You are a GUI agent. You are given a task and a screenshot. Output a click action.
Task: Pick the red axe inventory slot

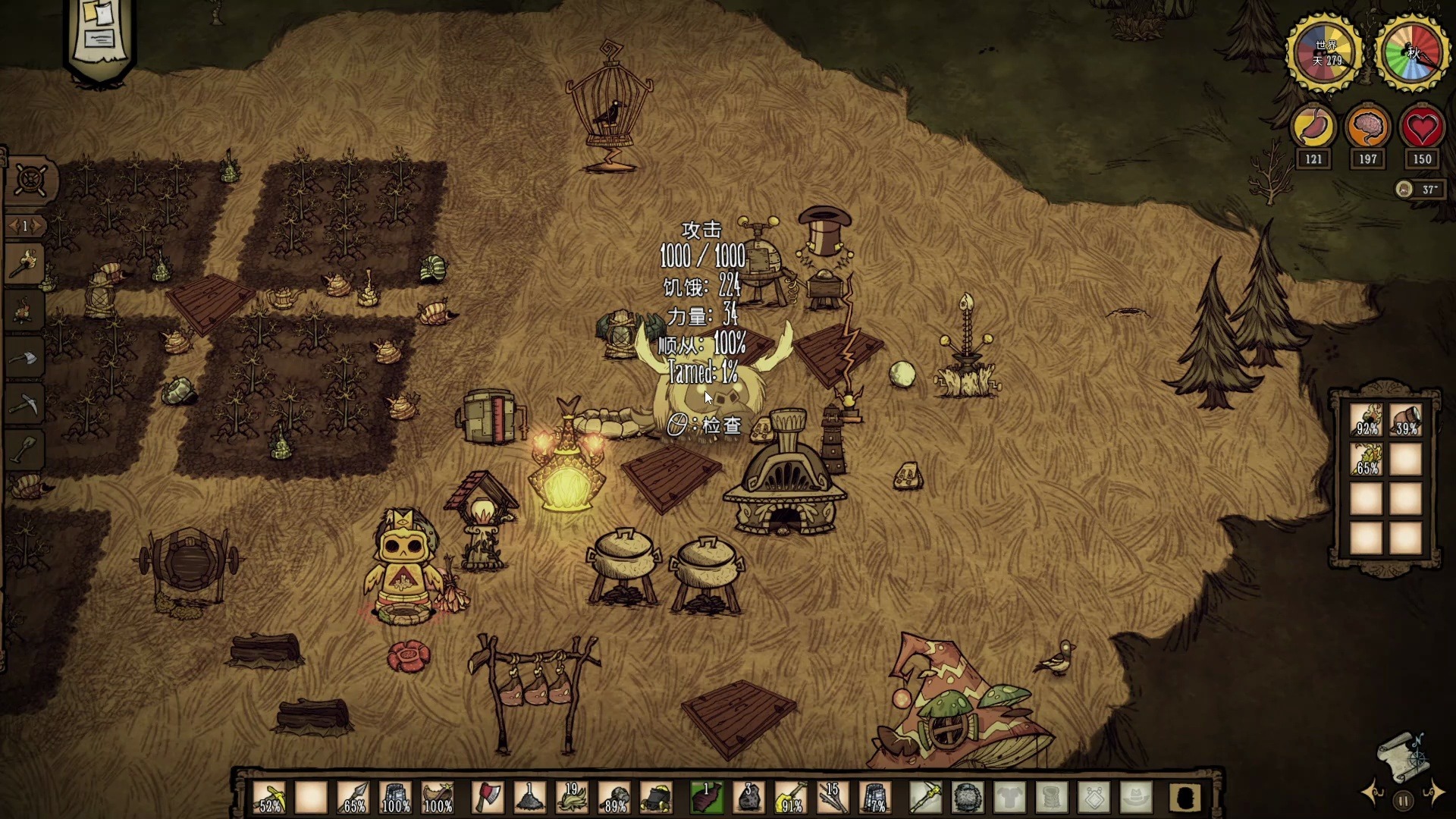click(488, 798)
